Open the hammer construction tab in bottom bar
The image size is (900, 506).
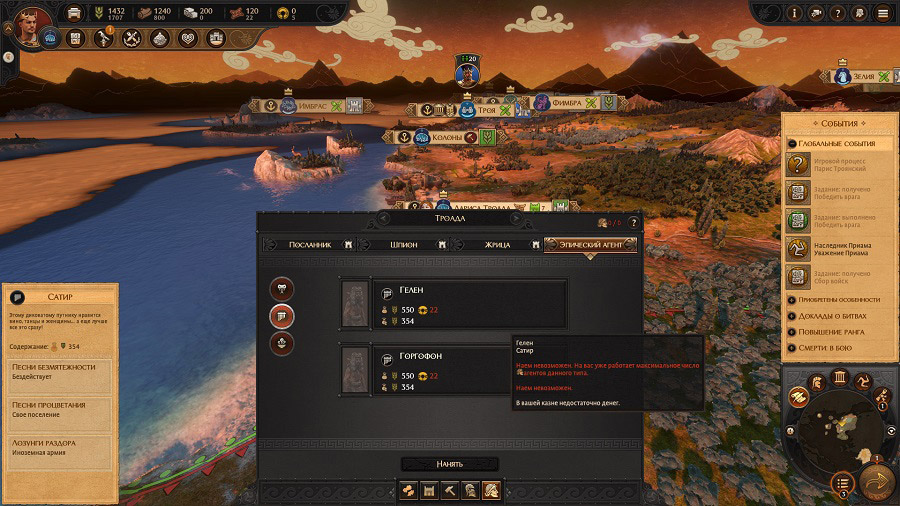451,490
